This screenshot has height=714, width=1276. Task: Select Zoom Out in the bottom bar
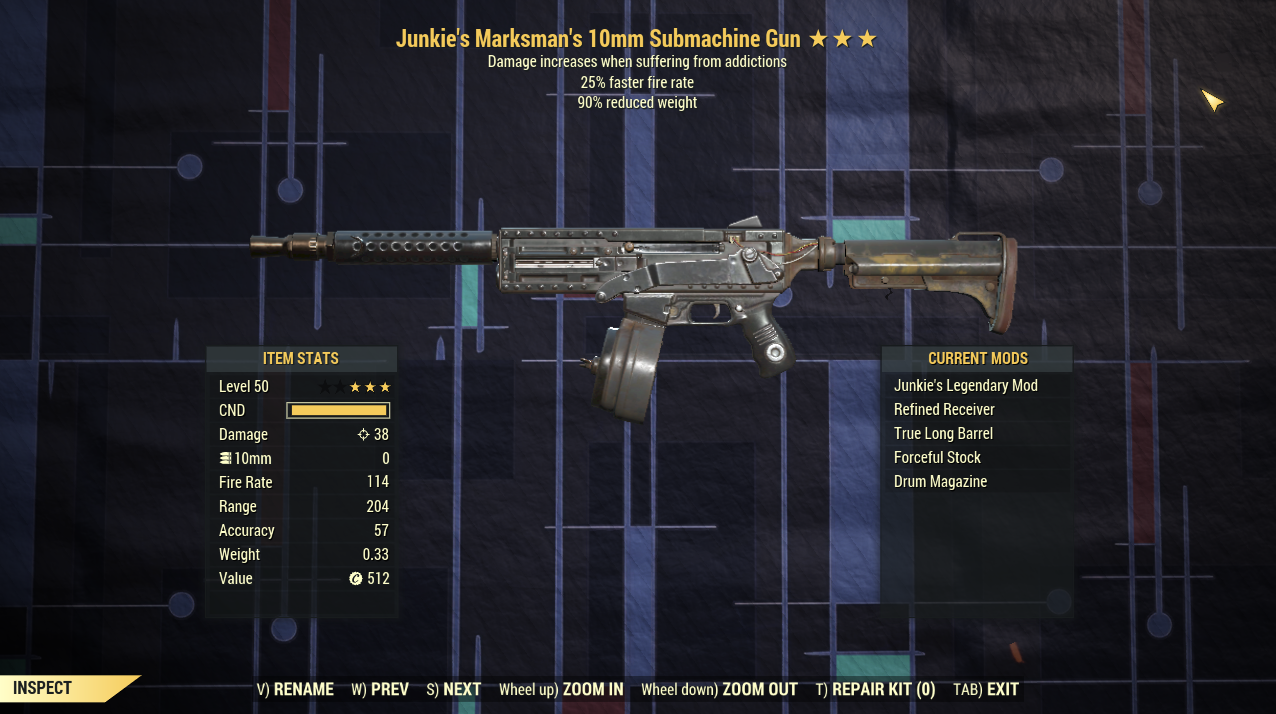point(719,689)
